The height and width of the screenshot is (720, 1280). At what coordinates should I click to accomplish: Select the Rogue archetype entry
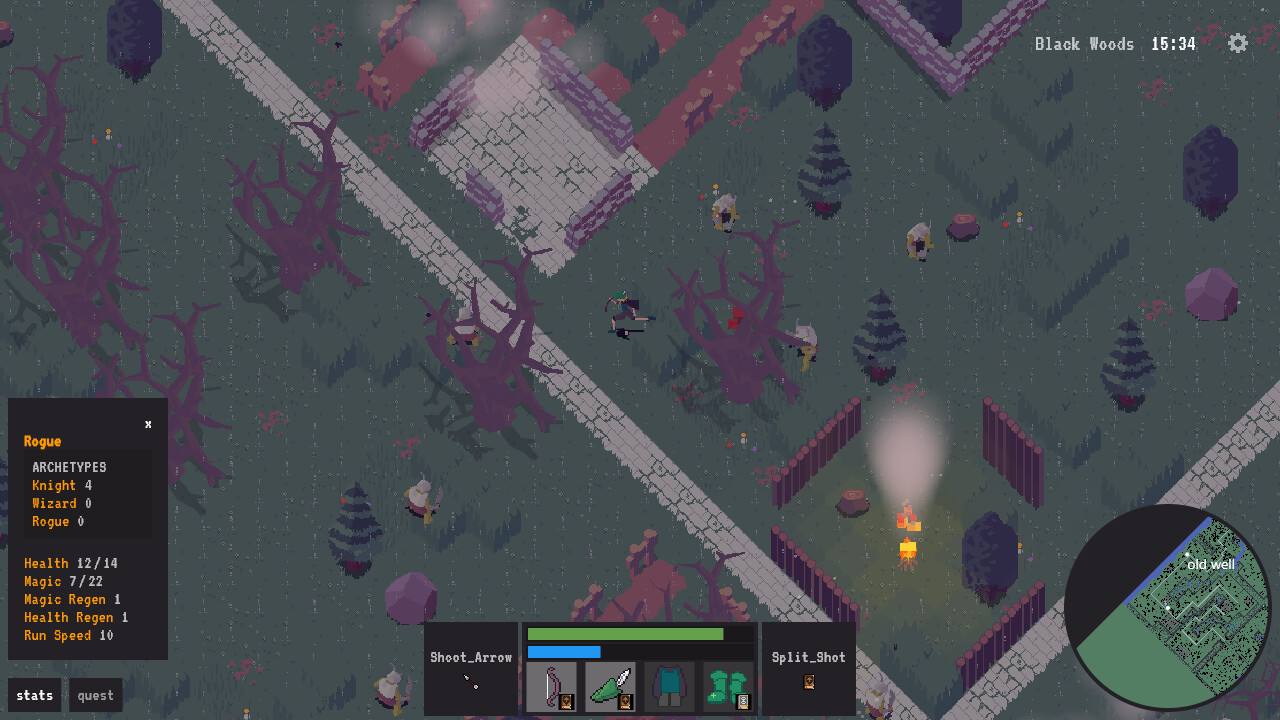point(50,521)
